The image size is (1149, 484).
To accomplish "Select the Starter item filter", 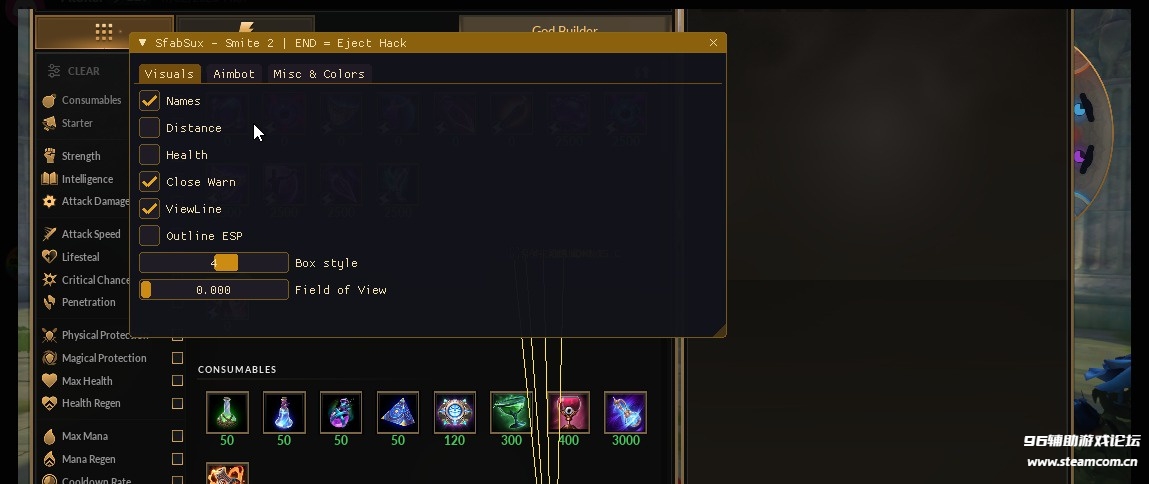I will click(77, 124).
